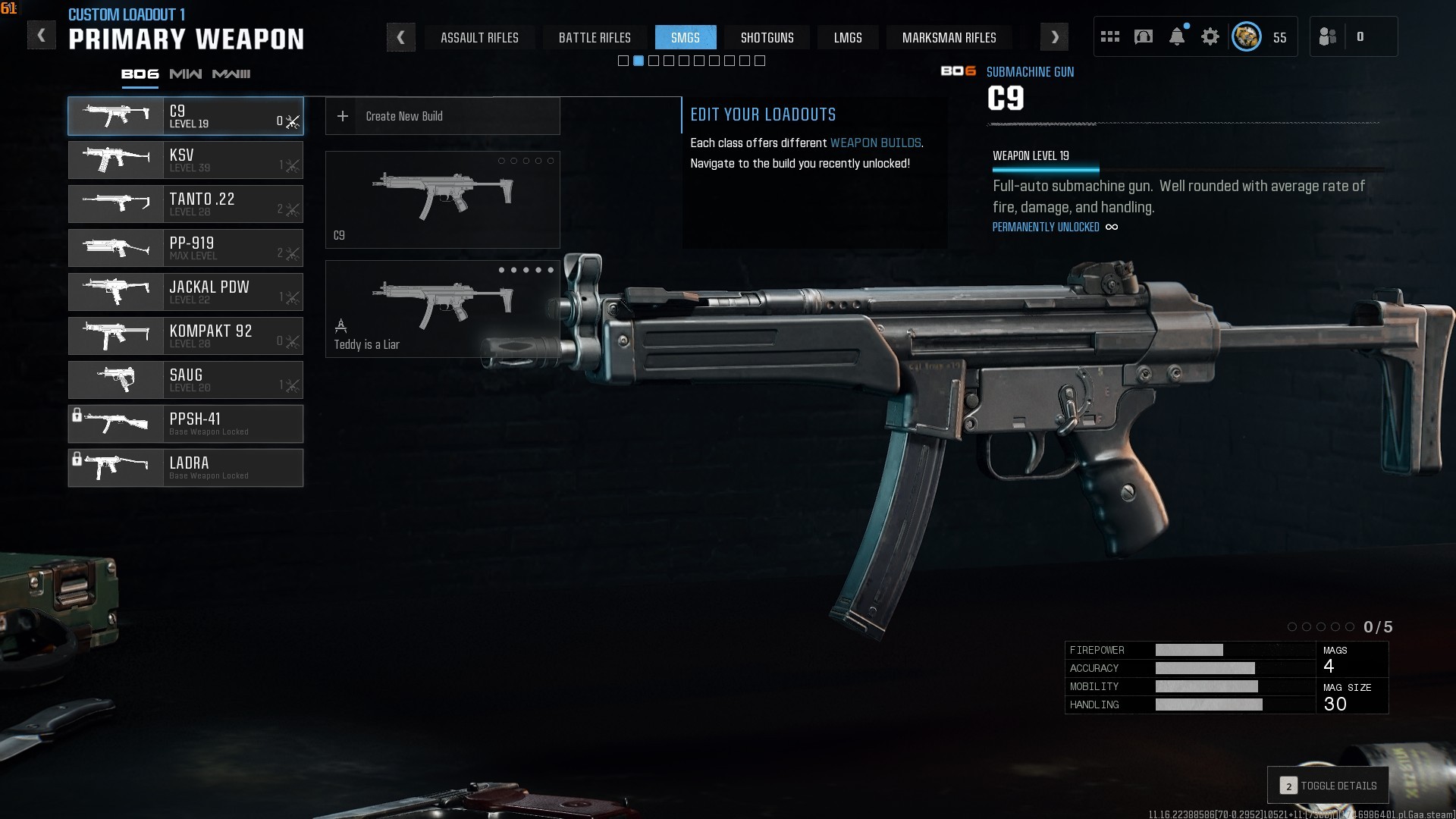Screen dimensions: 1456x819
Task: Go back using the top-left arrow
Action: tap(42, 36)
